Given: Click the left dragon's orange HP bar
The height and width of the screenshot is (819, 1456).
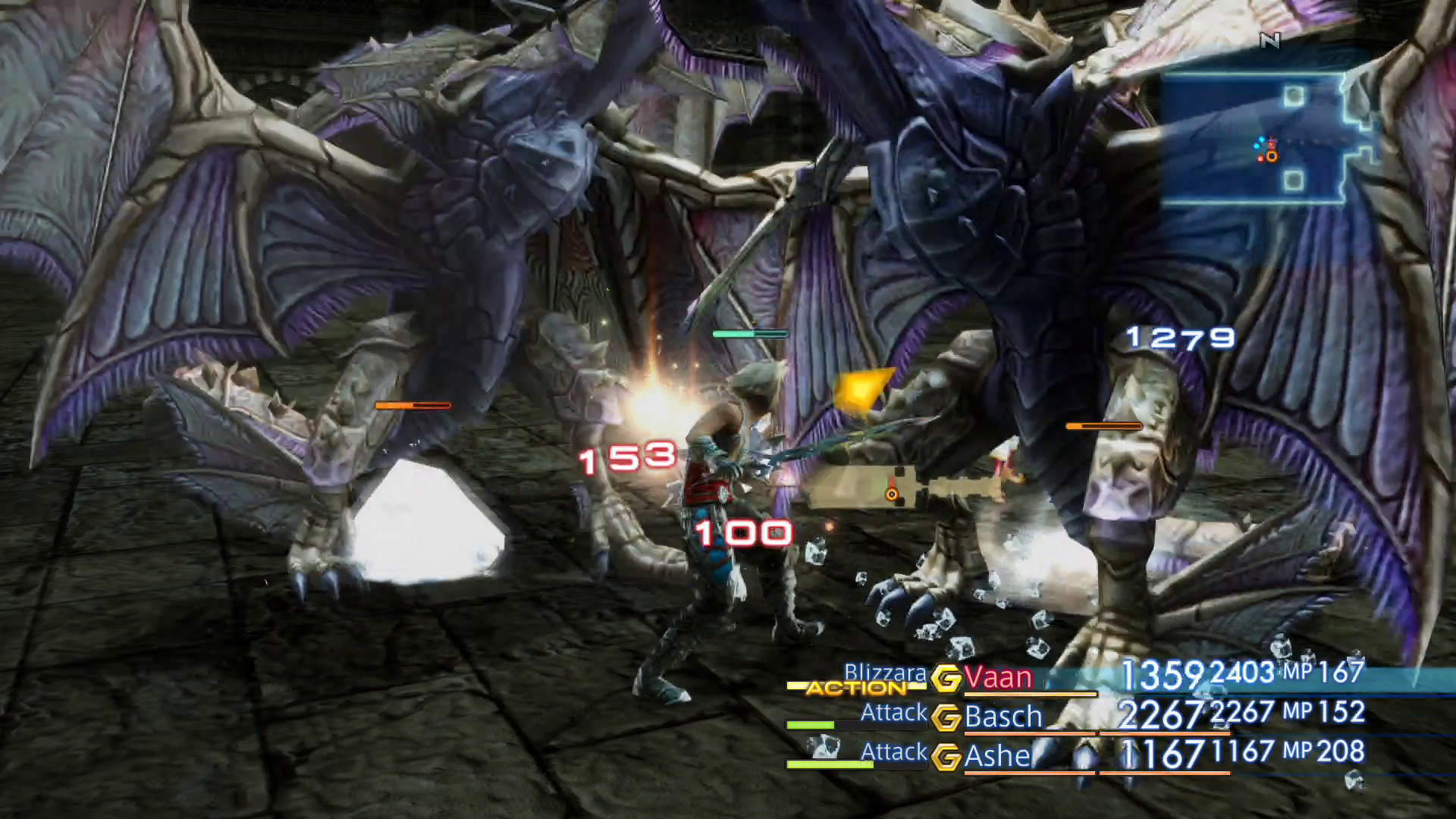Looking at the screenshot, I should pyautogui.click(x=413, y=406).
